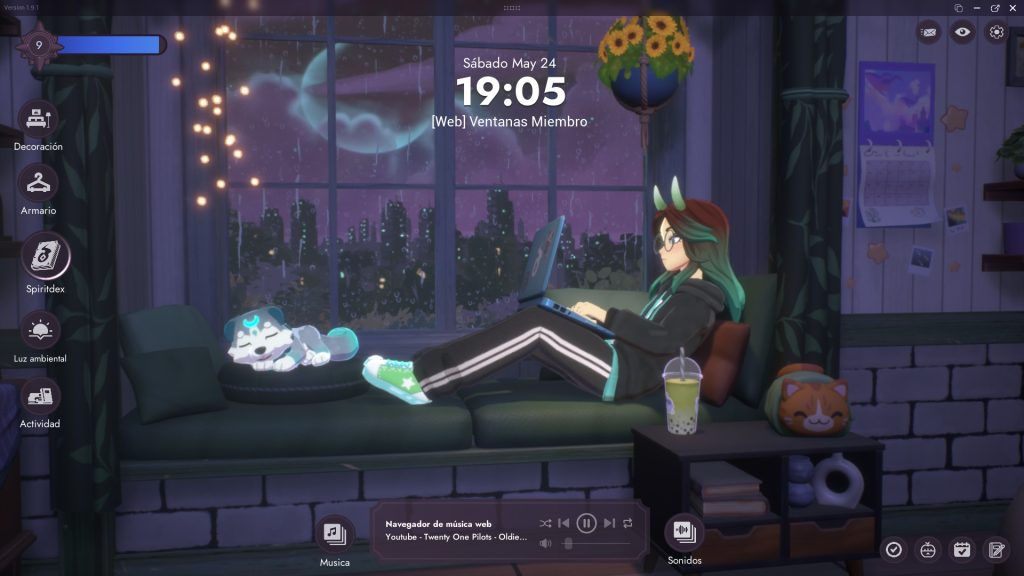
Task: Go back to the previous track
Action: coord(564,523)
